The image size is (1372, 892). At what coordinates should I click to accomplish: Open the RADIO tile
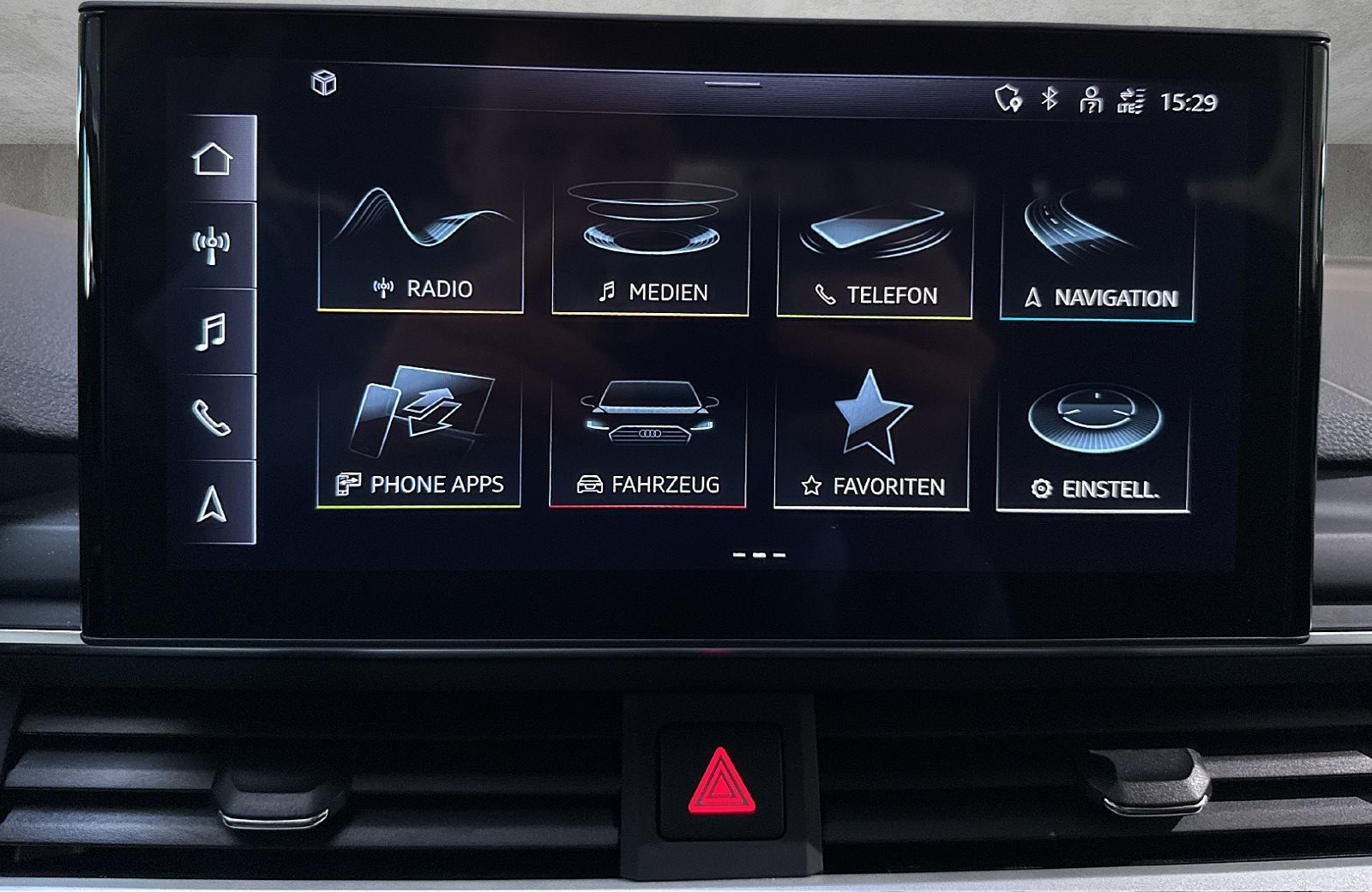pyautogui.click(x=423, y=244)
